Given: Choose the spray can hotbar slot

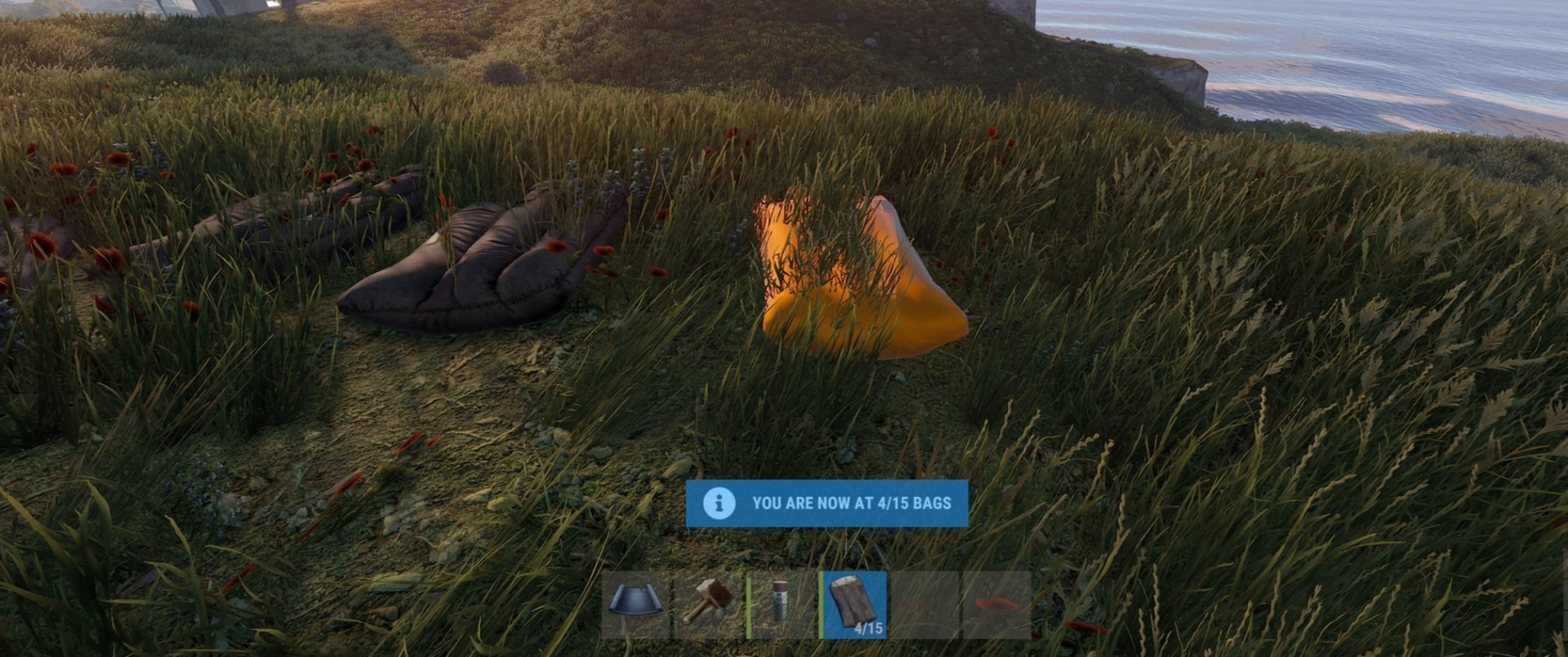Looking at the screenshot, I should point(780,606).
